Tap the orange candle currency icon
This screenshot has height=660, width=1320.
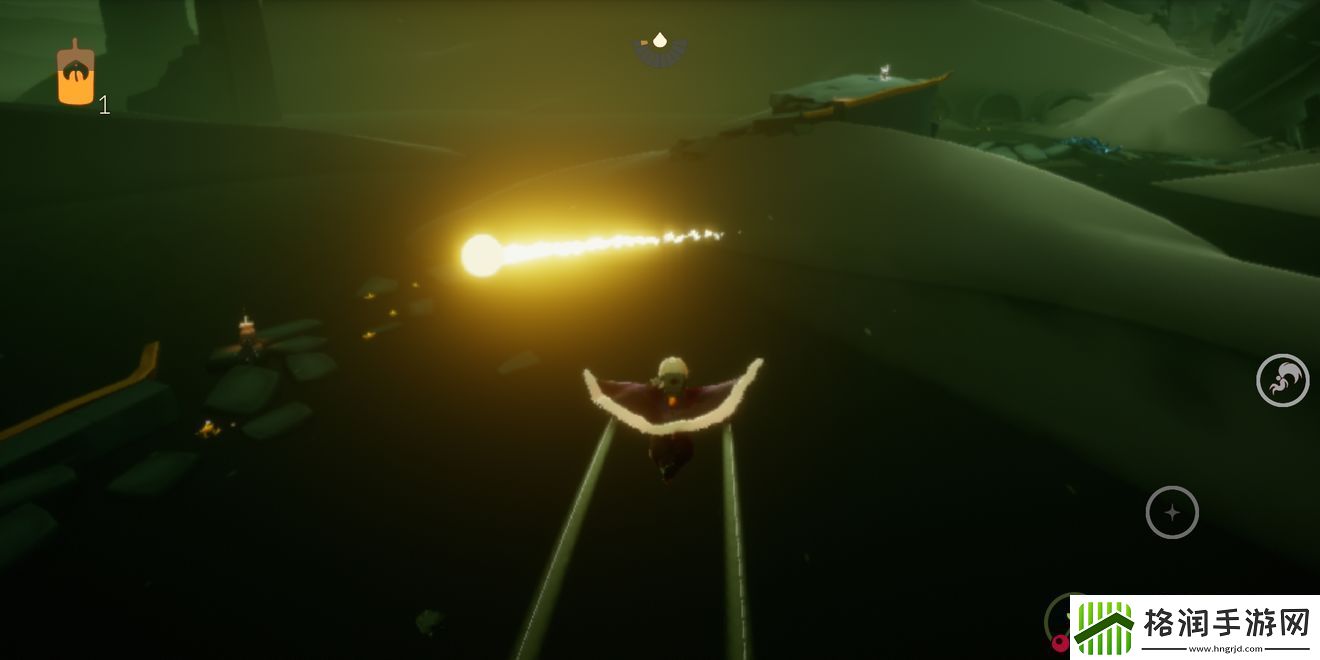[x=76, y=76]
